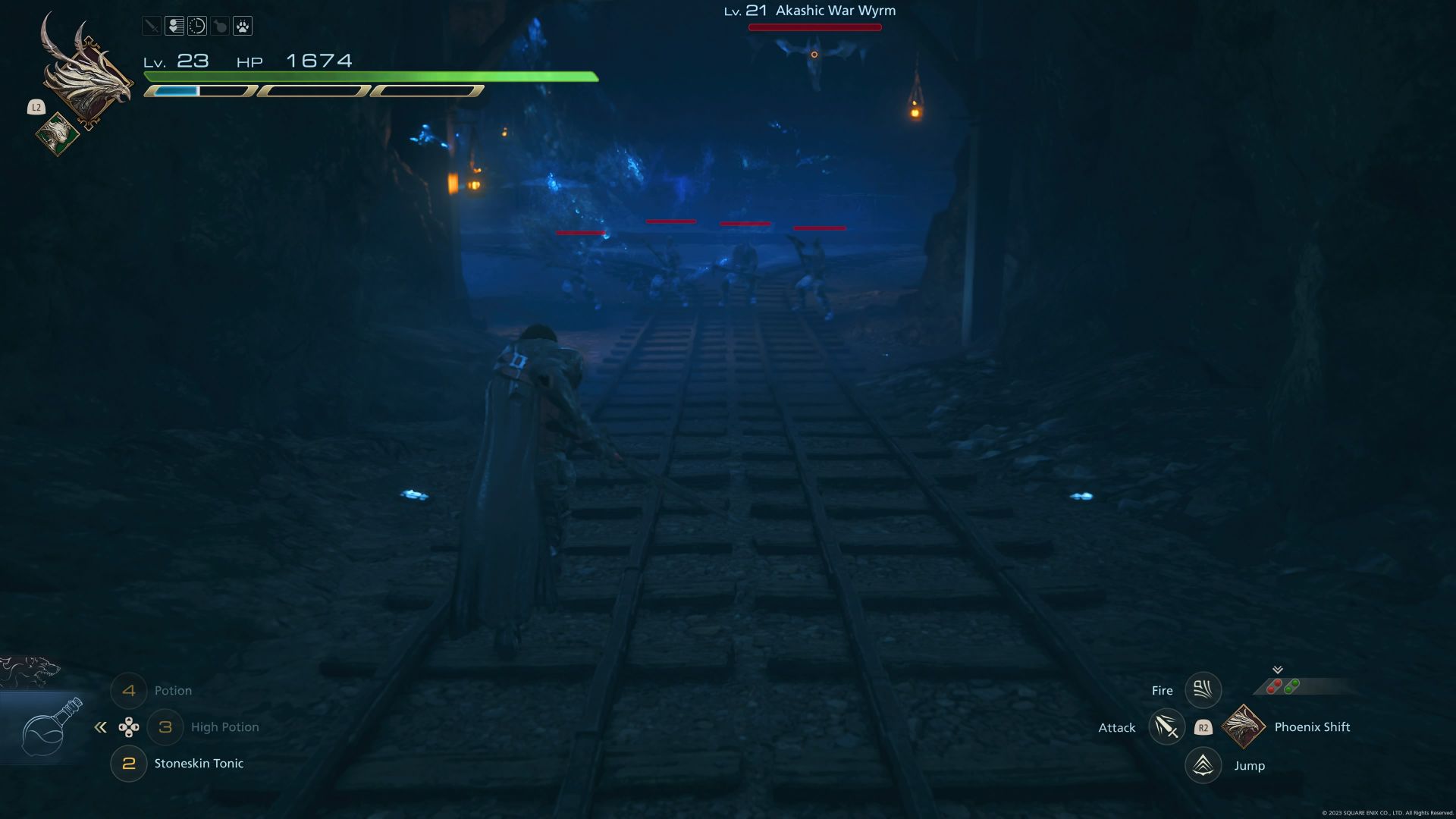The height and width of the screenshot is (819, 1456).
Task: Select the clock status icon in the top row
Action: [196, 26]
